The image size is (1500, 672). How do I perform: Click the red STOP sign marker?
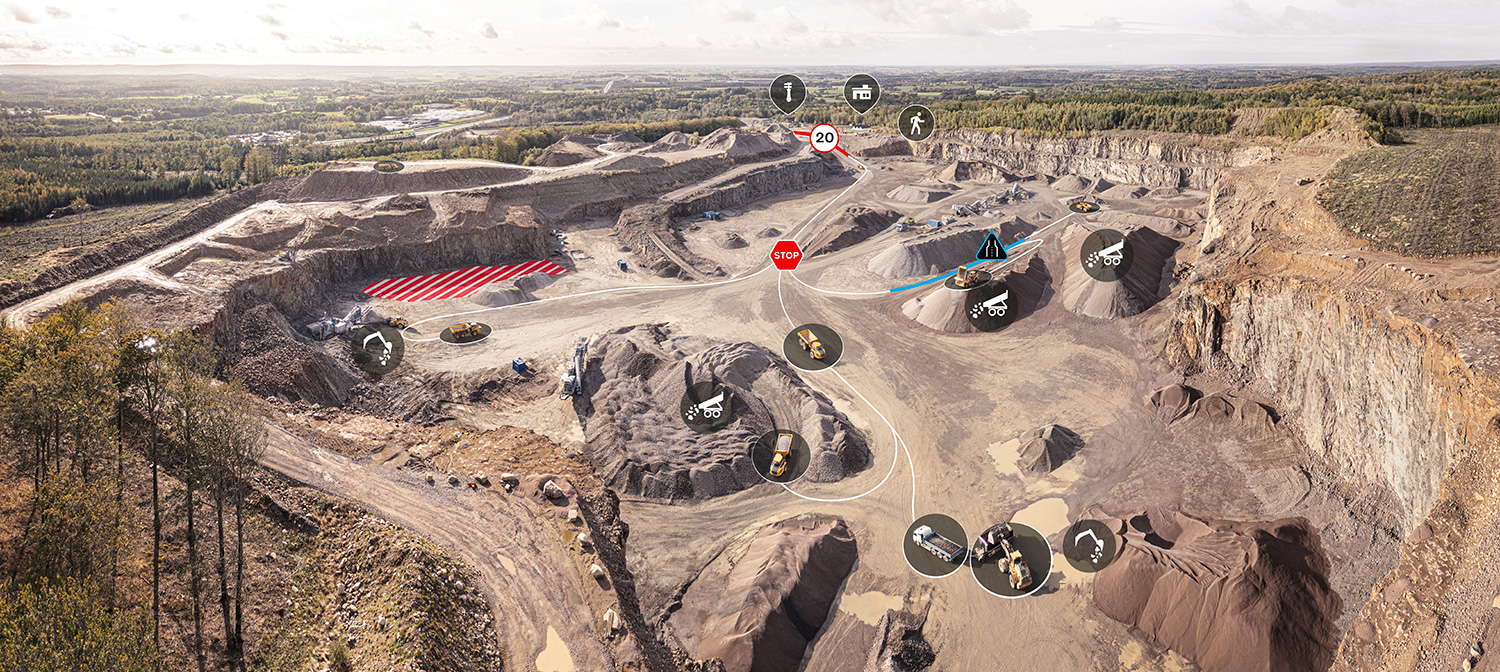click(786, 255)
